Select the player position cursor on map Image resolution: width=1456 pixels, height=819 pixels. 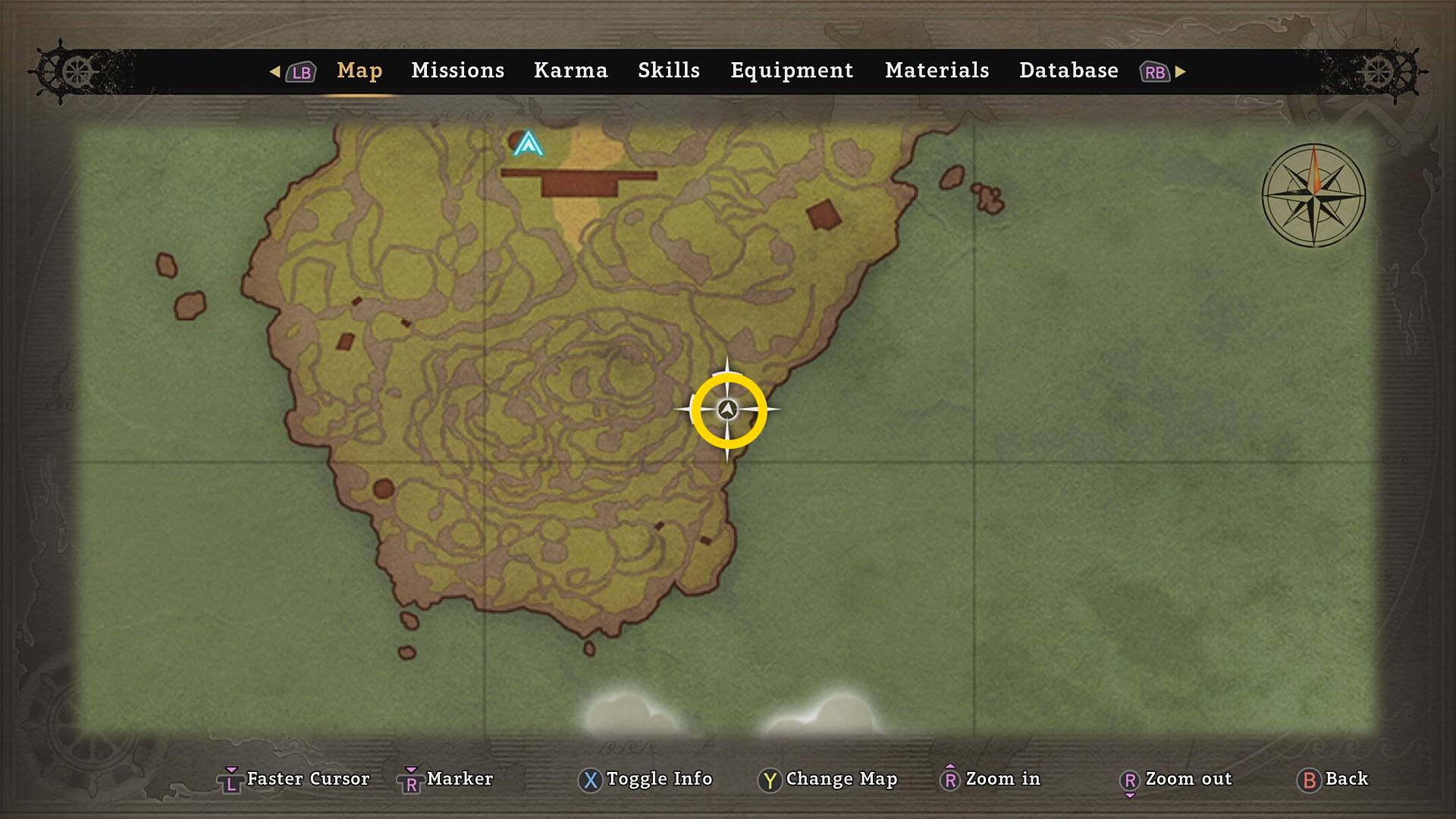[x=728, y=410]
